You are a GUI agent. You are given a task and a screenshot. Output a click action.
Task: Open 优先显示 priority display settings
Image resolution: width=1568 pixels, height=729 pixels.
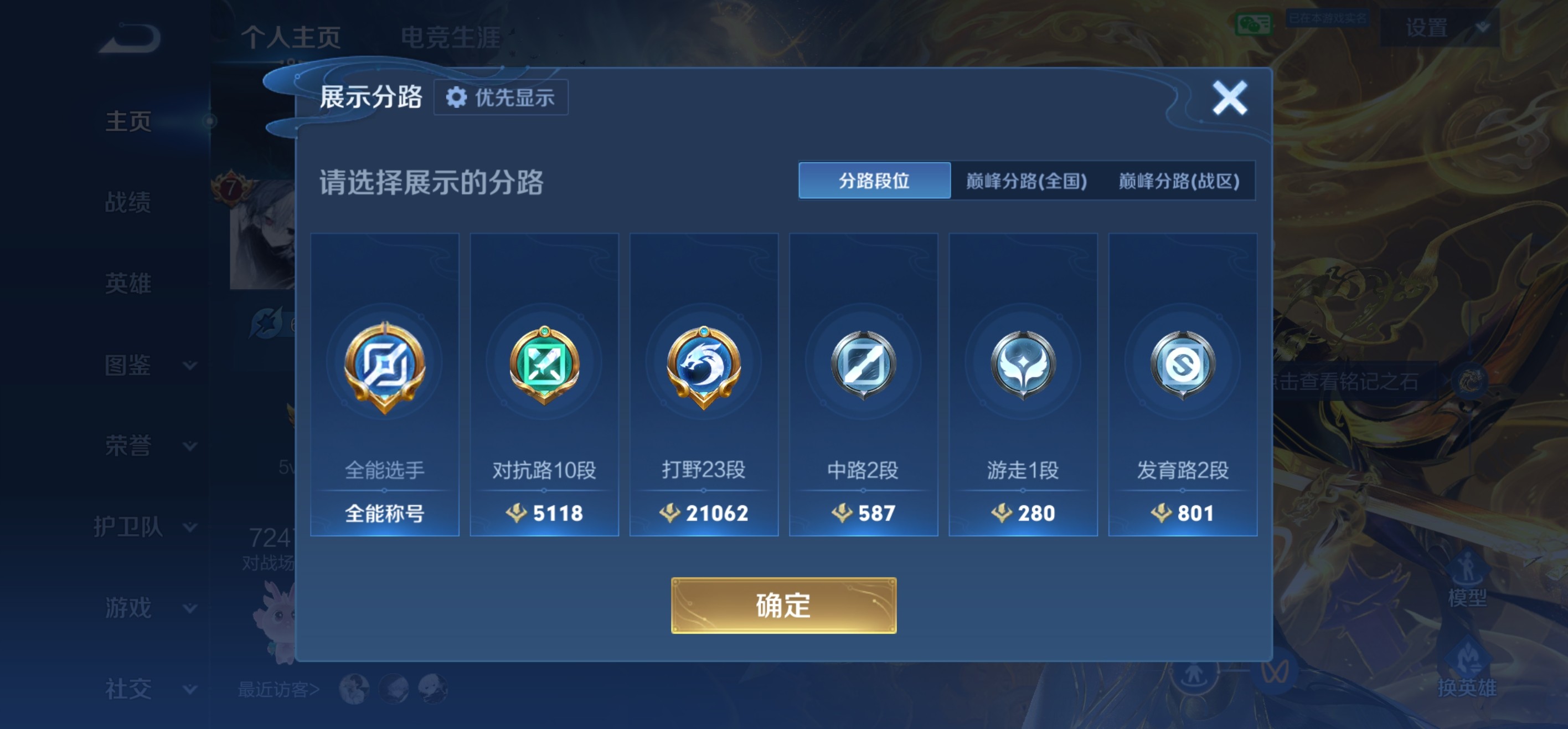(x=501, y=97)
